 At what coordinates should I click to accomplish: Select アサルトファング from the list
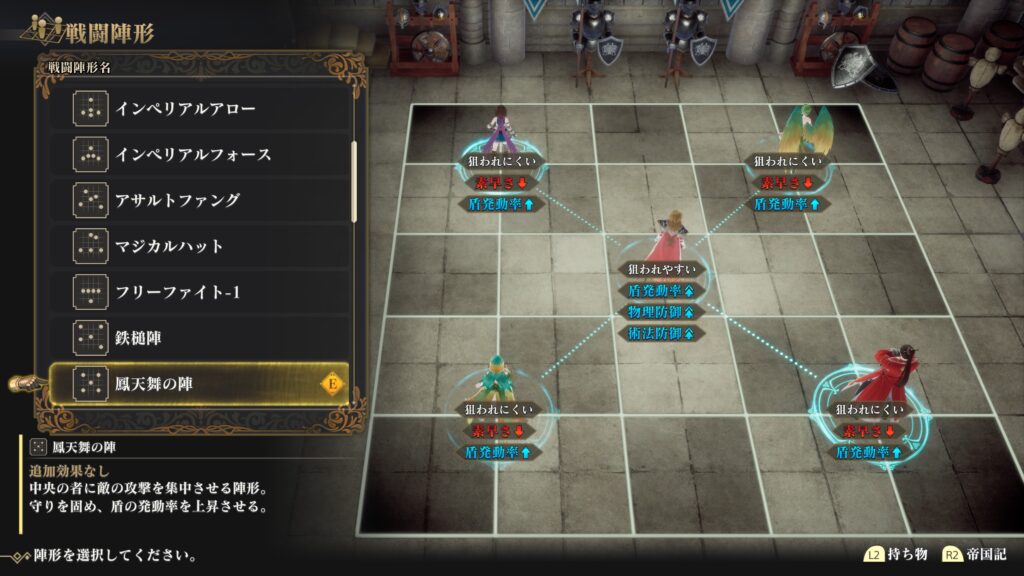coord(200,200)
